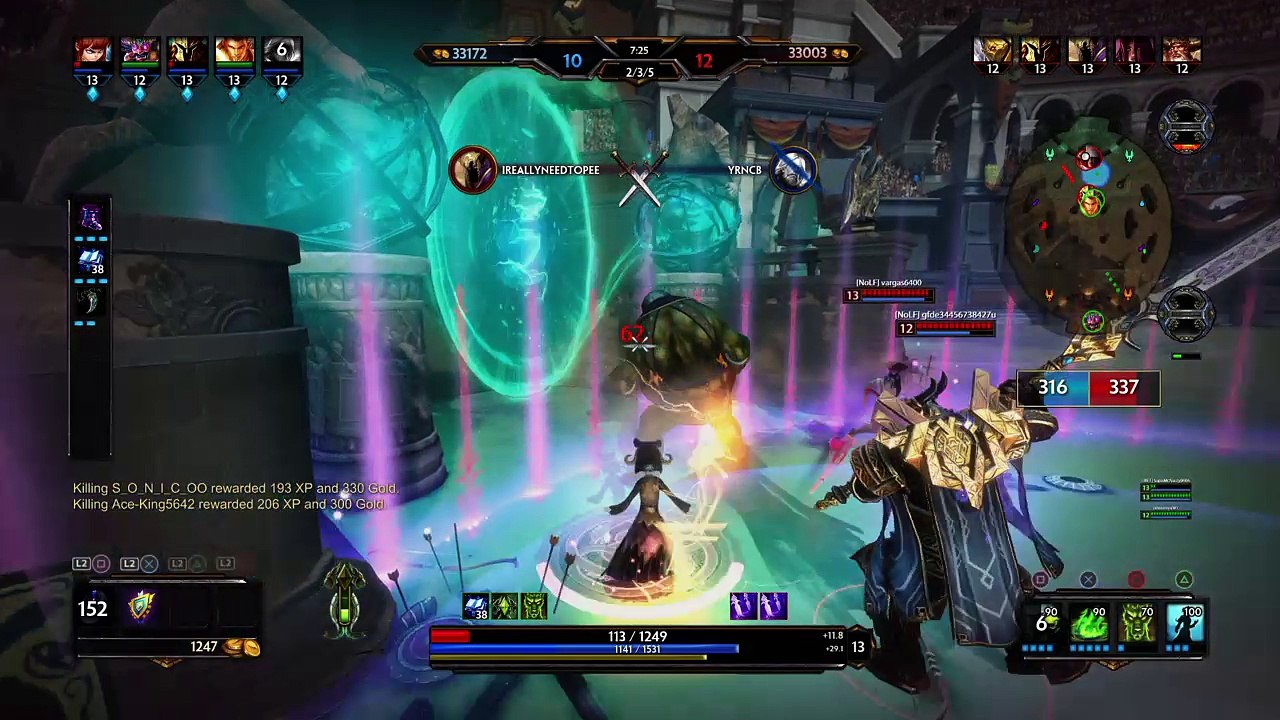The width and height of the screenshot is (1280, 720).
Task: Use the green demon face ability
Action: coord(1137,624)
